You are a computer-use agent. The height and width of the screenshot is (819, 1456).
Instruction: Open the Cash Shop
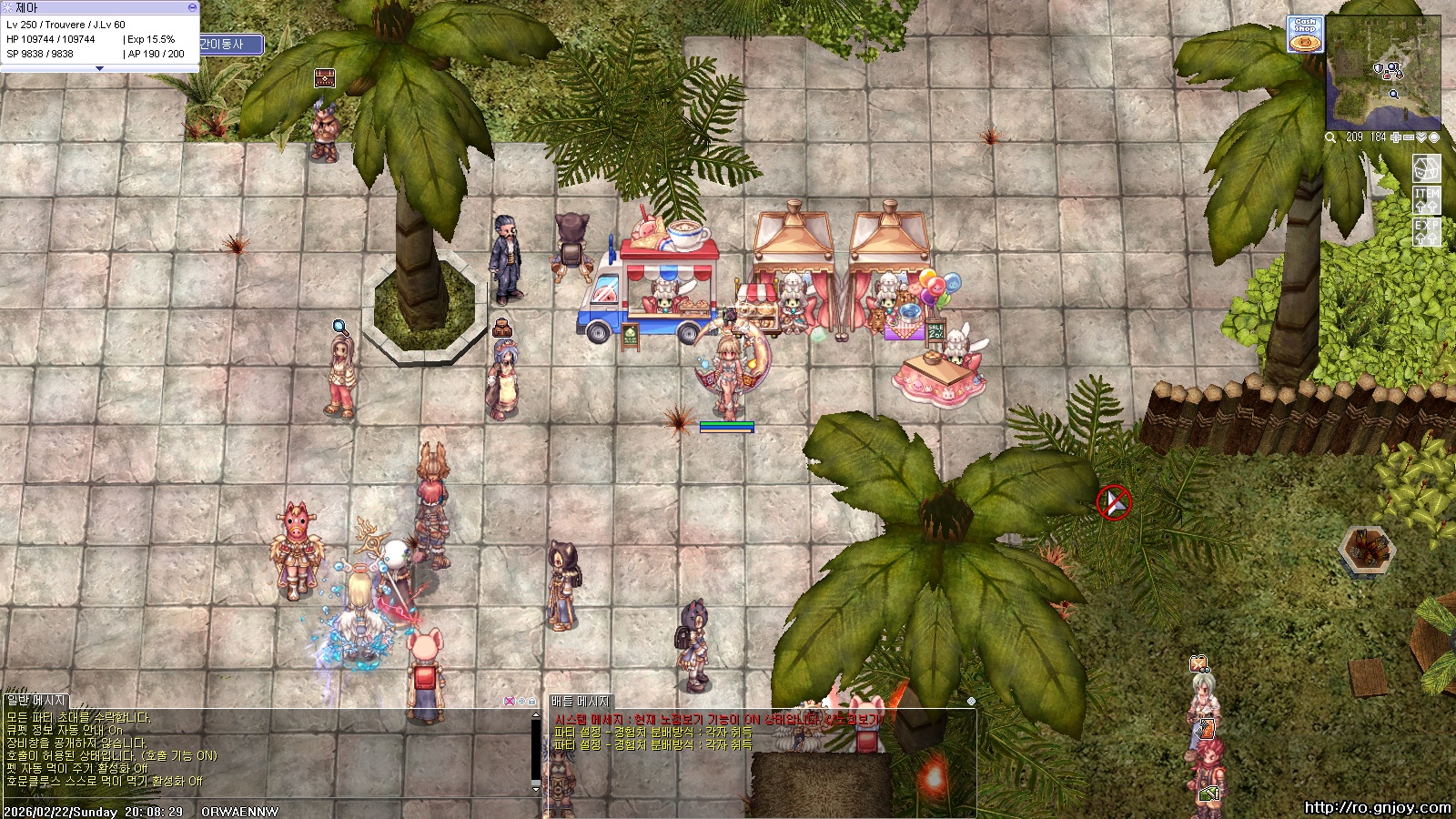[1305, 35]
